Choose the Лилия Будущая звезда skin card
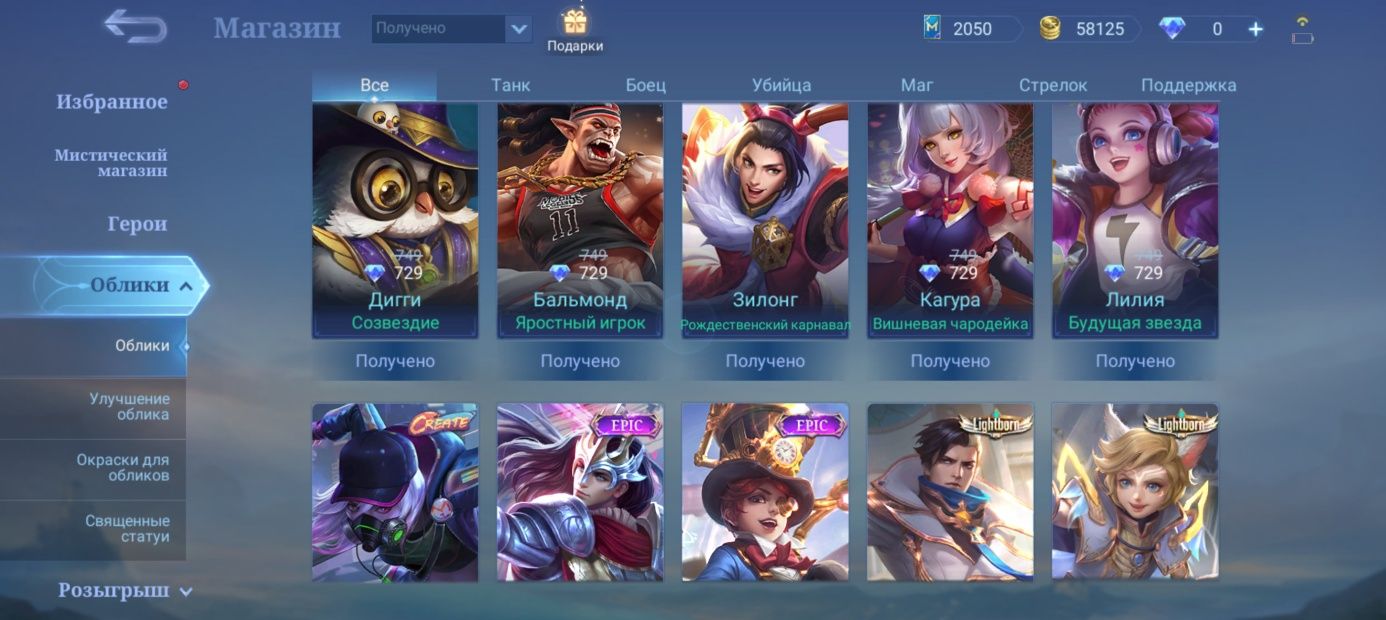This screenshot has width=1386, height=620. click(x=1135, y=220)
